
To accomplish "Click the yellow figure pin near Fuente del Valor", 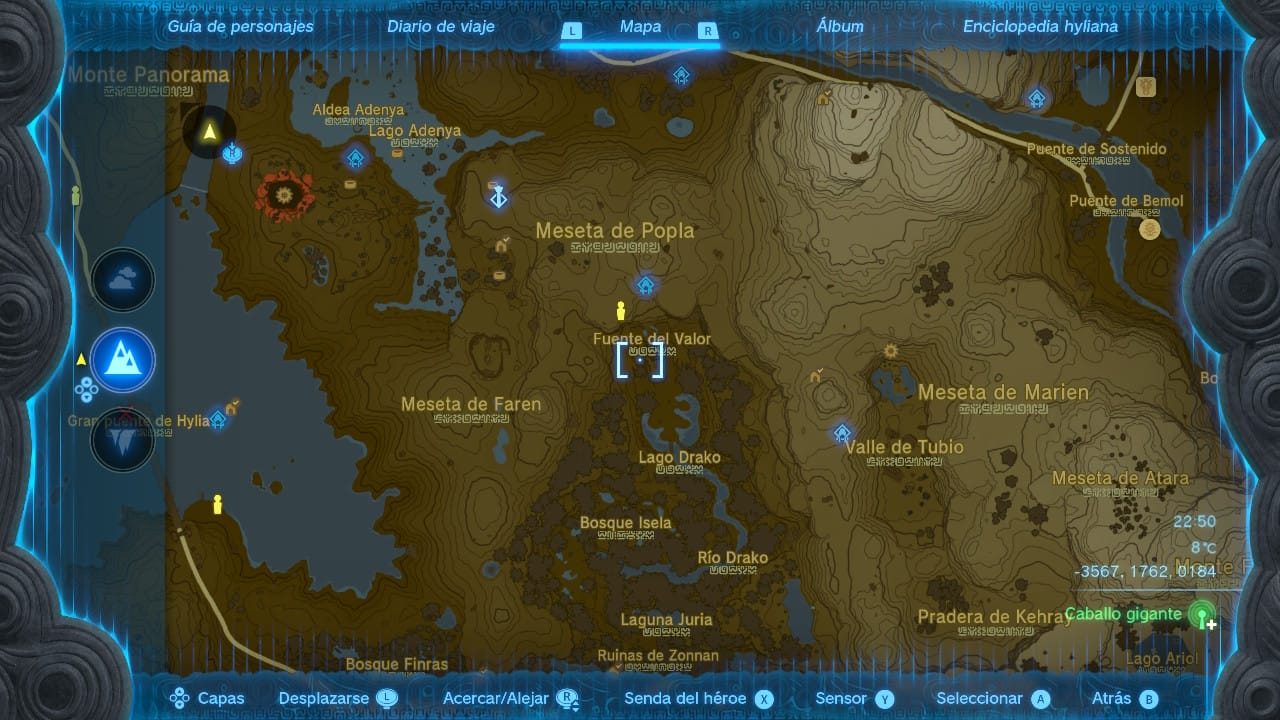I will point(620,310).
